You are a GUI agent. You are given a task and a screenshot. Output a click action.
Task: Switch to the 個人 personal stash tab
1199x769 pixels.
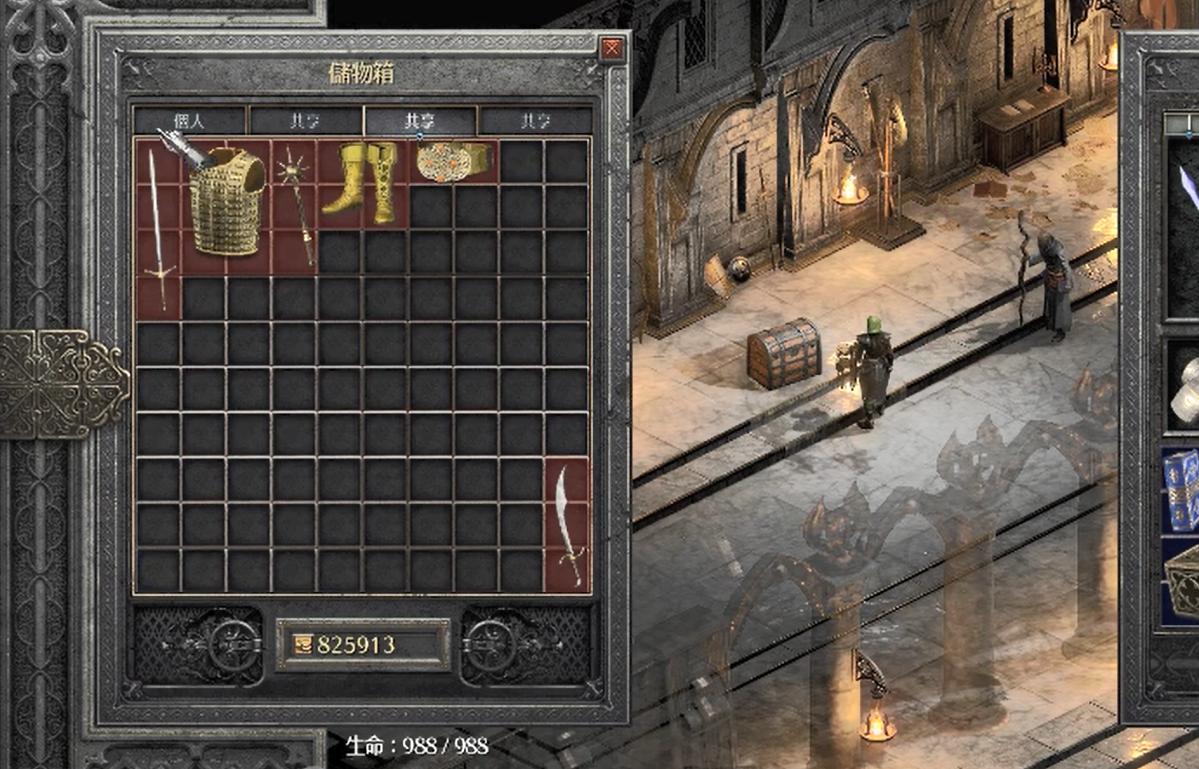pyautogui.click(x=189, y=121)
